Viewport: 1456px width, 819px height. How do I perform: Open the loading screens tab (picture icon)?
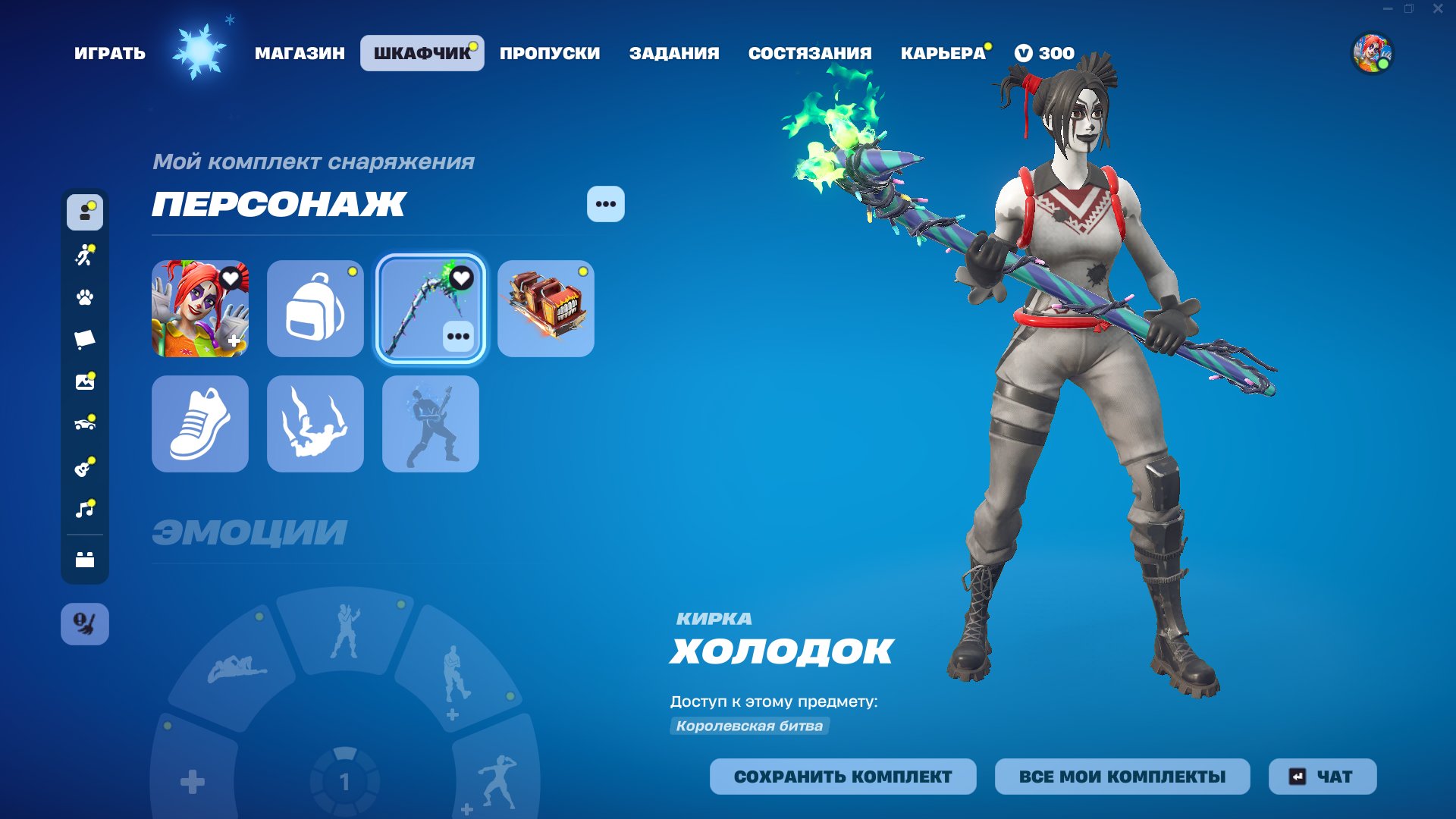pos(85,381)
